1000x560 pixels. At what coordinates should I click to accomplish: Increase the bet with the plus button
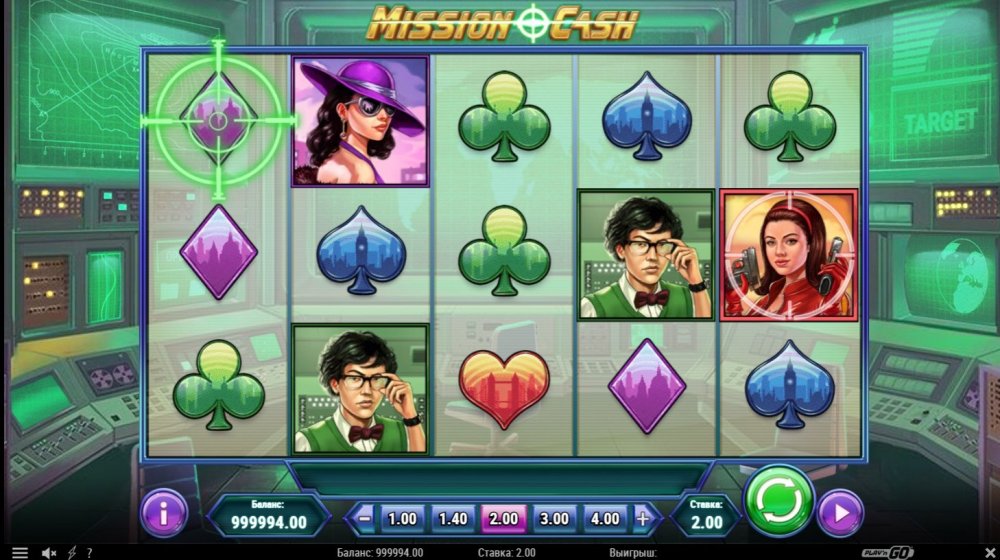643,519
